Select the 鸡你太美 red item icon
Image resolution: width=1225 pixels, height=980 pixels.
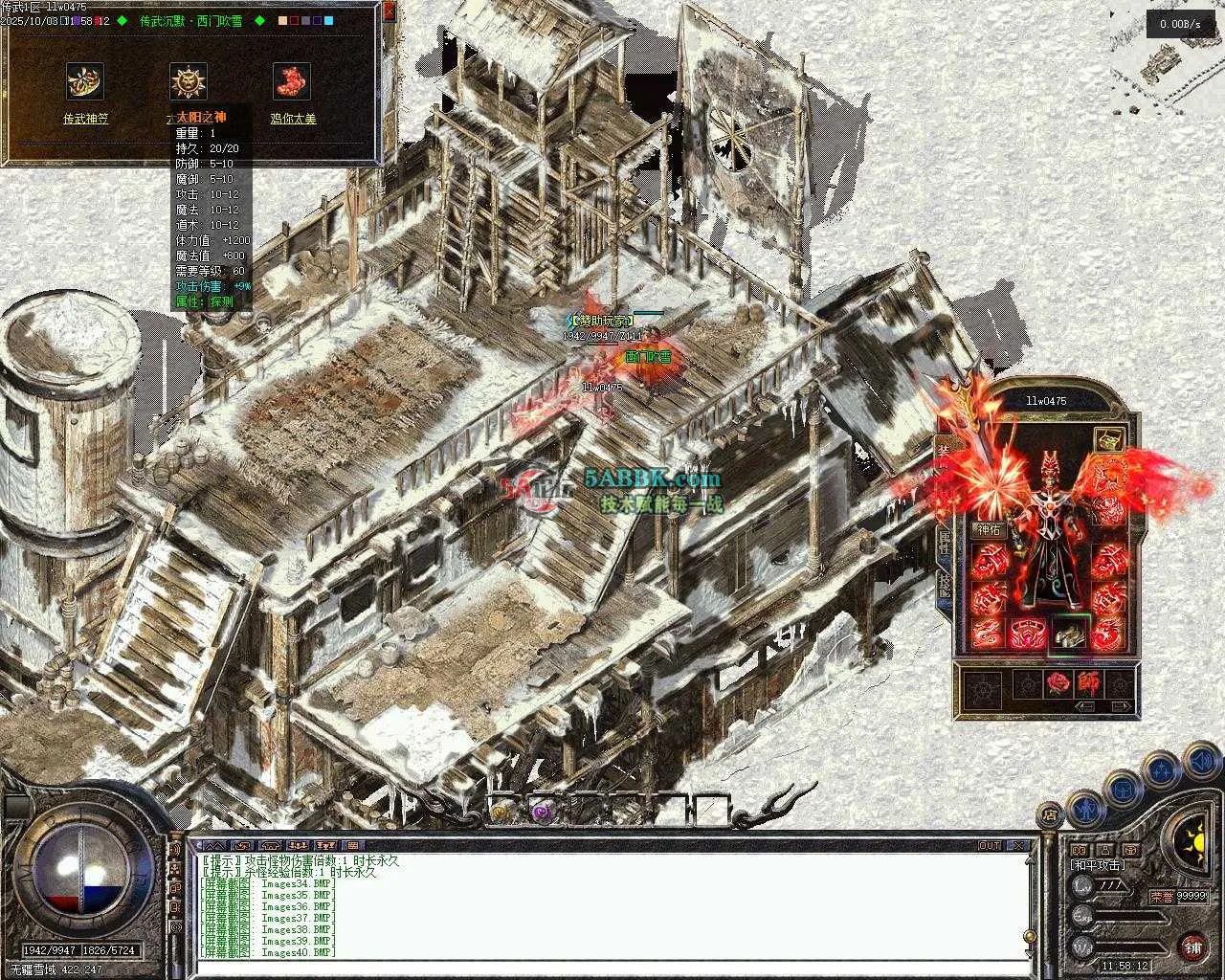tap(292, 82)
